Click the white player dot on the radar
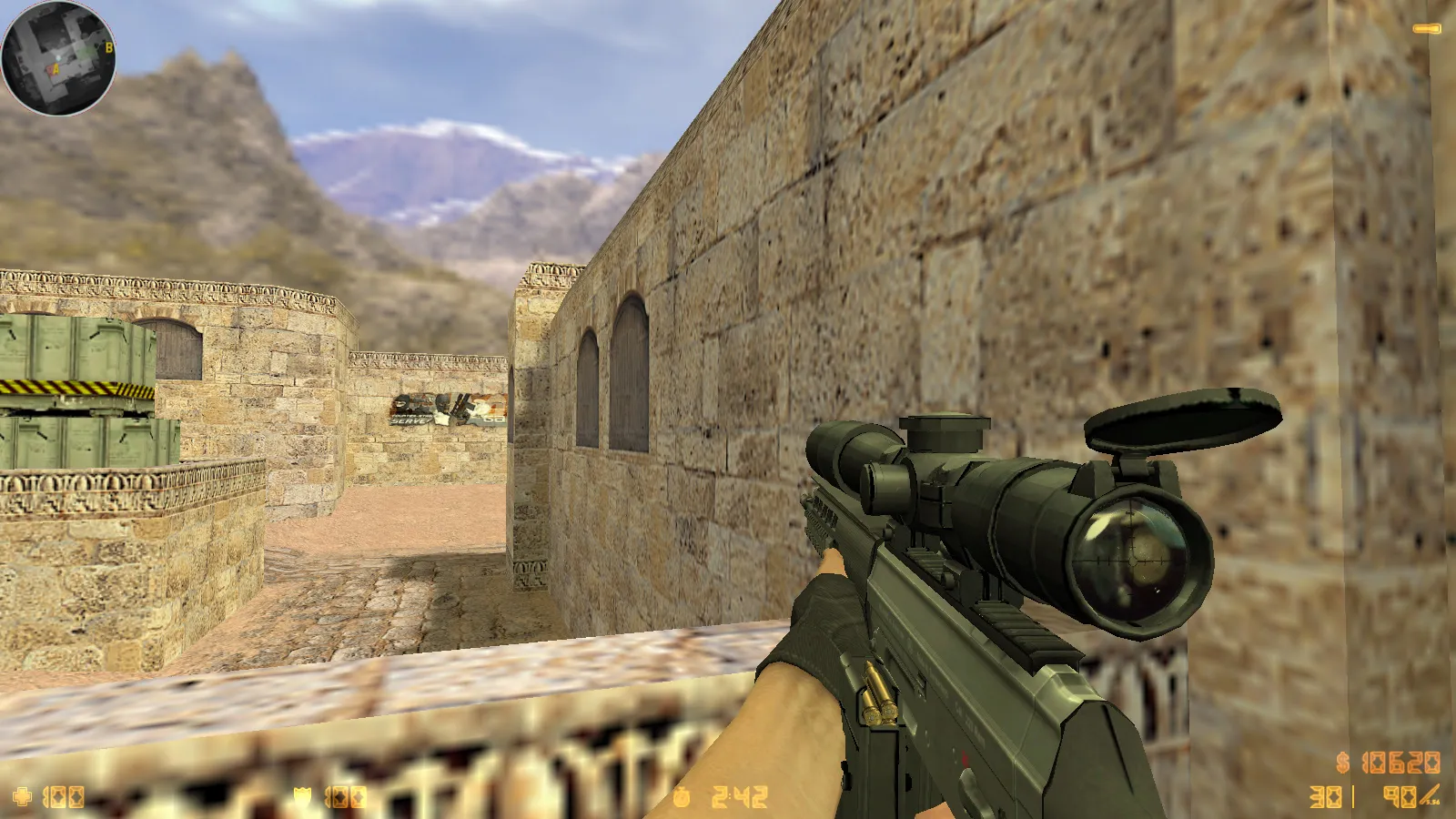1456x819 pixels. (x=58, y=57)
